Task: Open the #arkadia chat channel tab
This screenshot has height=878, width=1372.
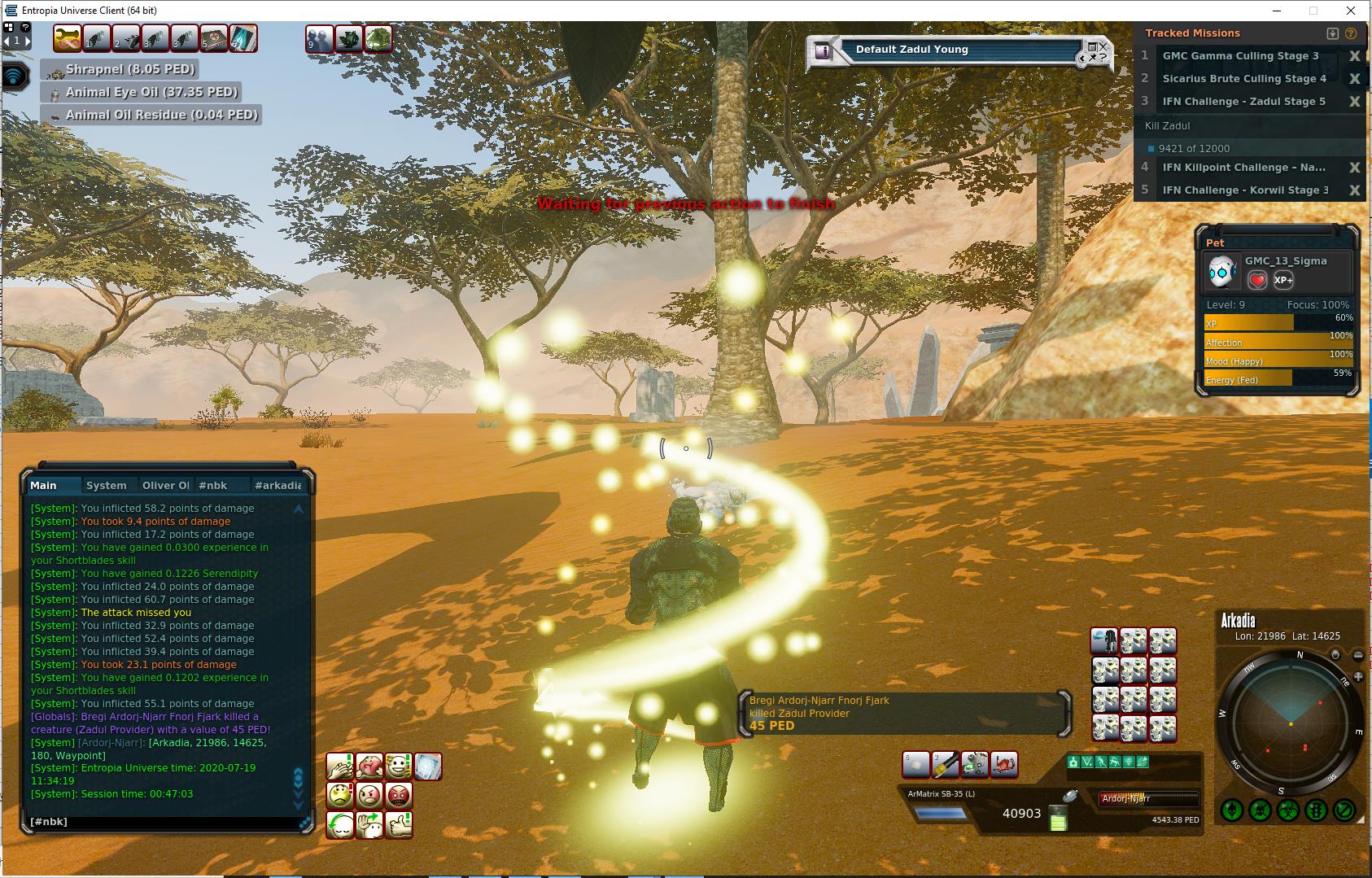Action: 277,485
